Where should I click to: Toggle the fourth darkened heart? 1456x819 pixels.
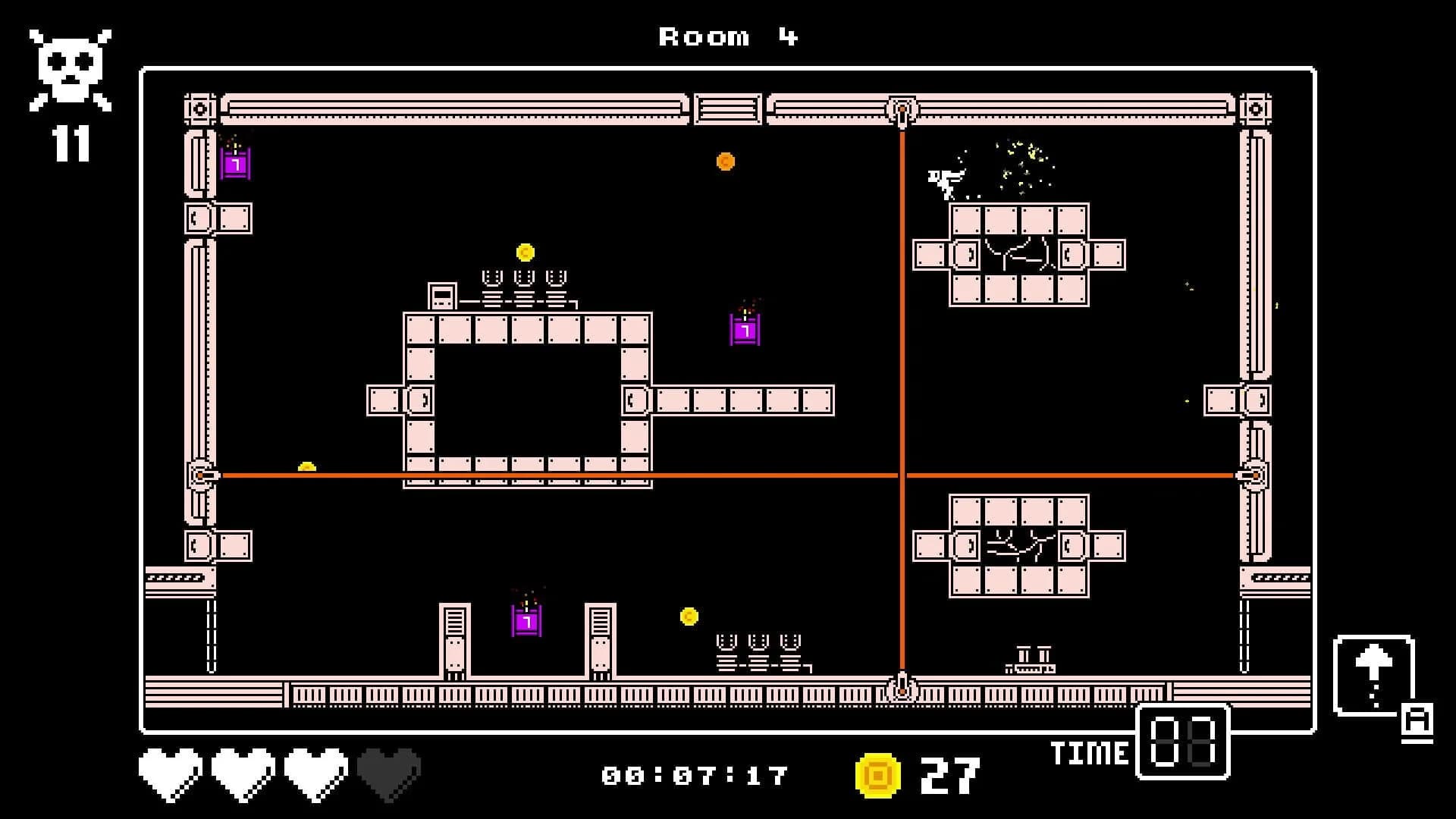click(389, 775)
